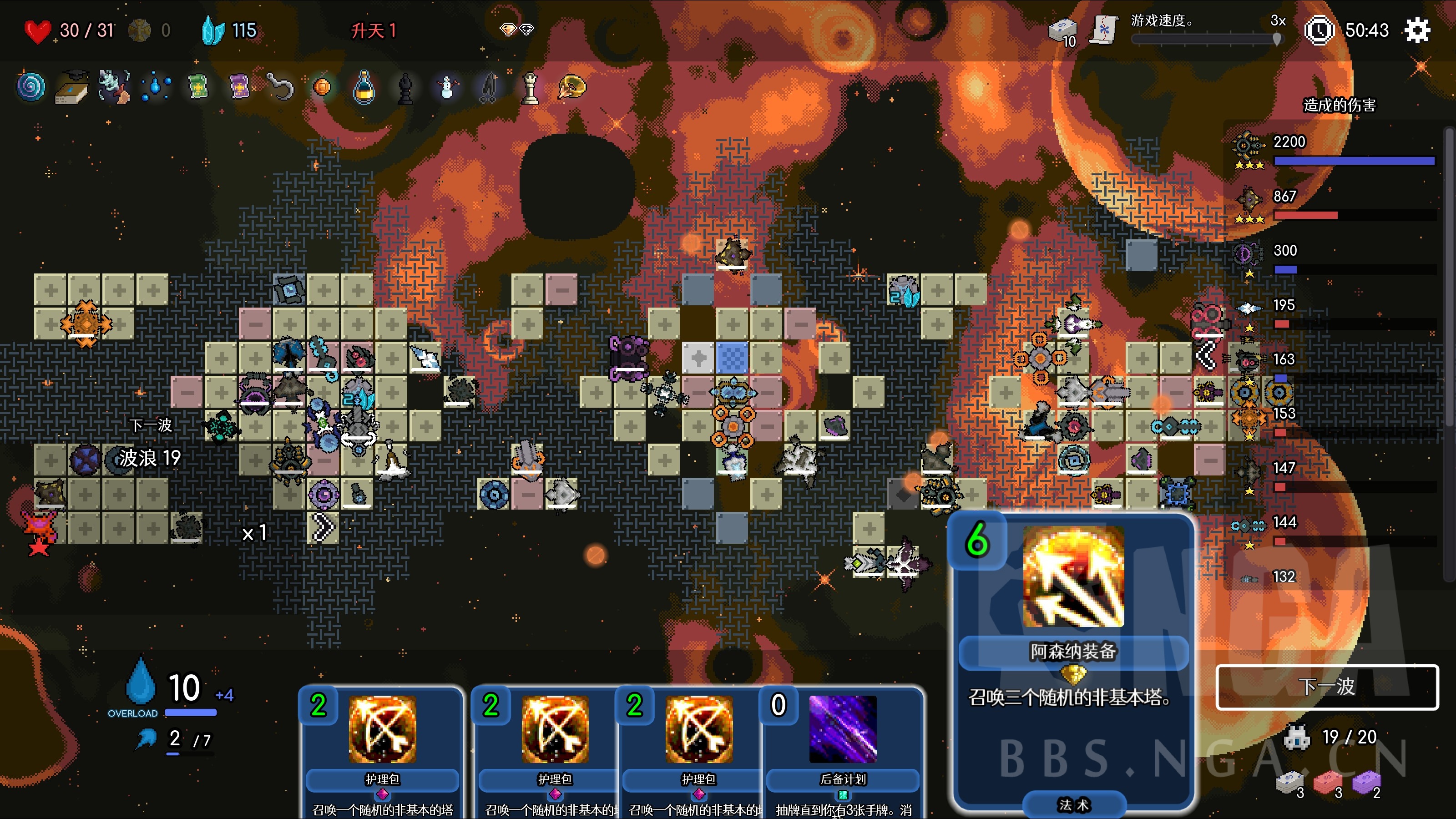
Task: Click the 造成的伤害 damage panel header
Action: click(1339, 105)
